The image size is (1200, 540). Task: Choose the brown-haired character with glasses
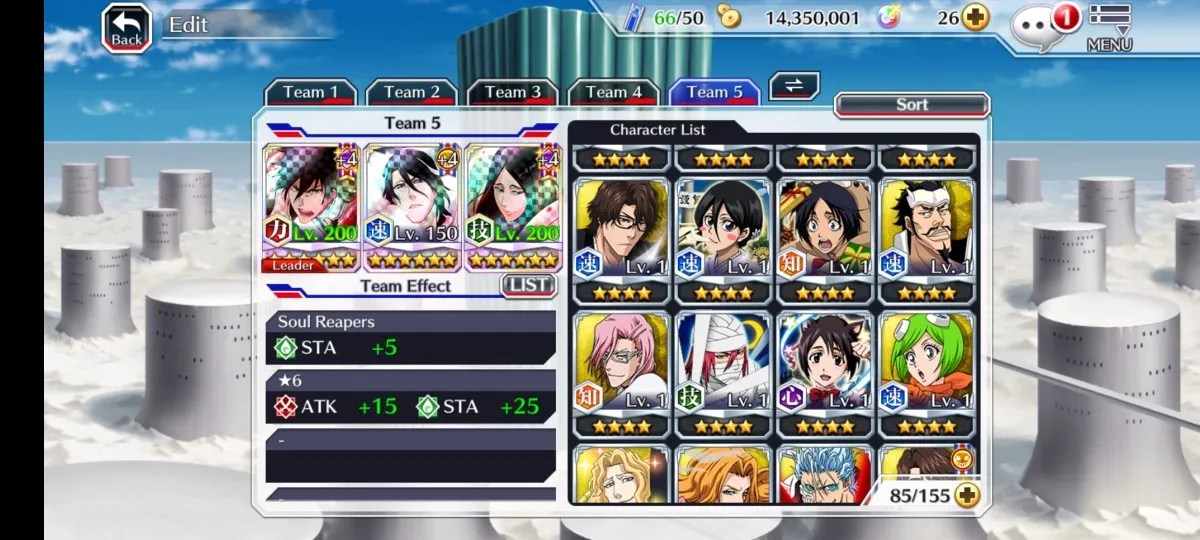click(x=622, y=231)
